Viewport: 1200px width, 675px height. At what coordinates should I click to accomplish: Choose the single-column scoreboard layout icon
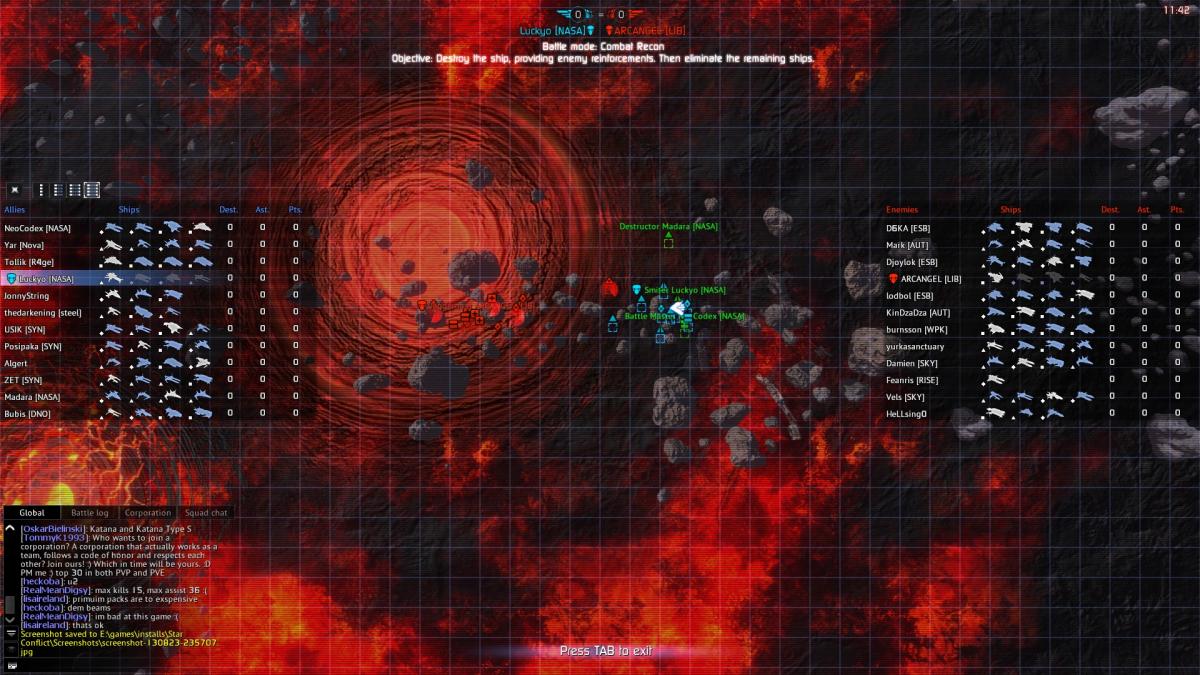(41, 189)
